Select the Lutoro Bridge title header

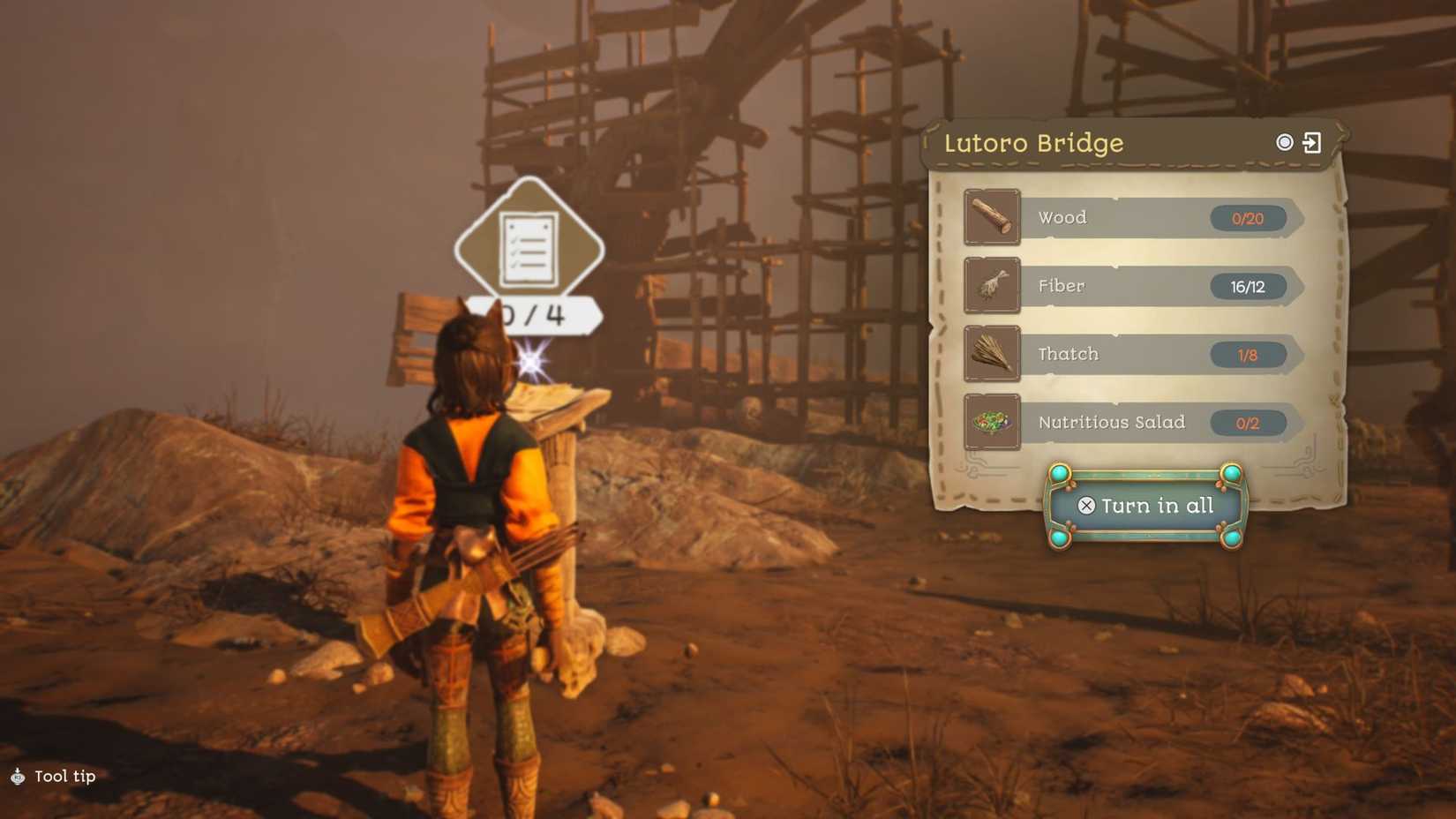point(1034,143)
